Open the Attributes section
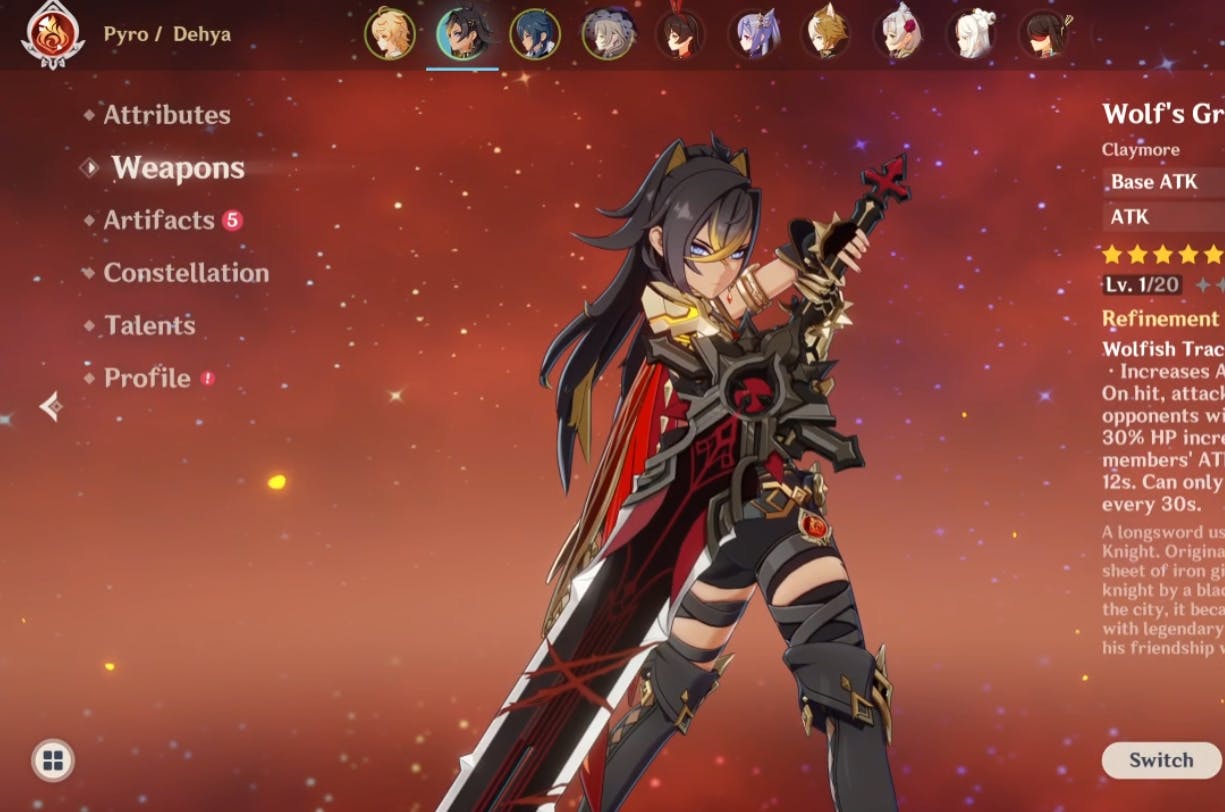Screen dimensions: 1225x812 pos(166,115)
